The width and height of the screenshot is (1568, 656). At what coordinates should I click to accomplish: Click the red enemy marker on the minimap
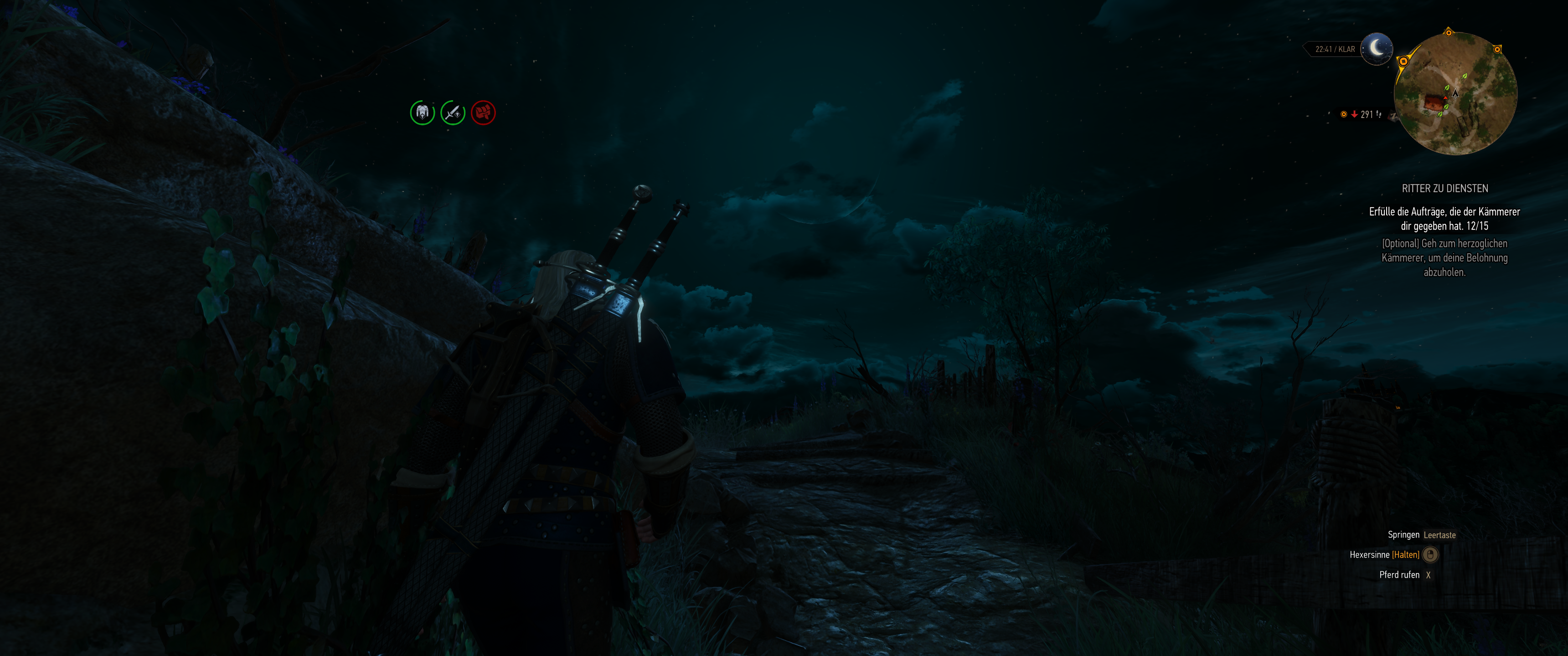[1446, 98]
